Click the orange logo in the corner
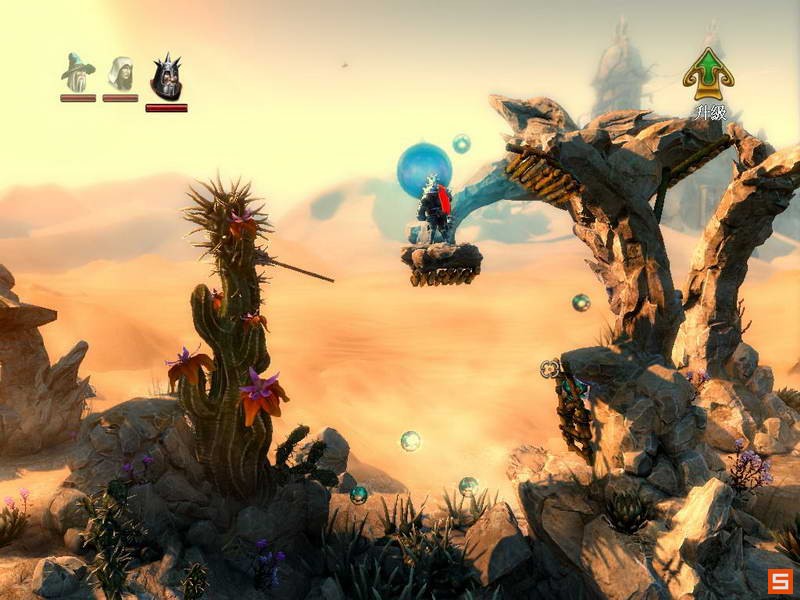Image resolution: width=800 pixels, height=600 pixels. coord(781,581)
